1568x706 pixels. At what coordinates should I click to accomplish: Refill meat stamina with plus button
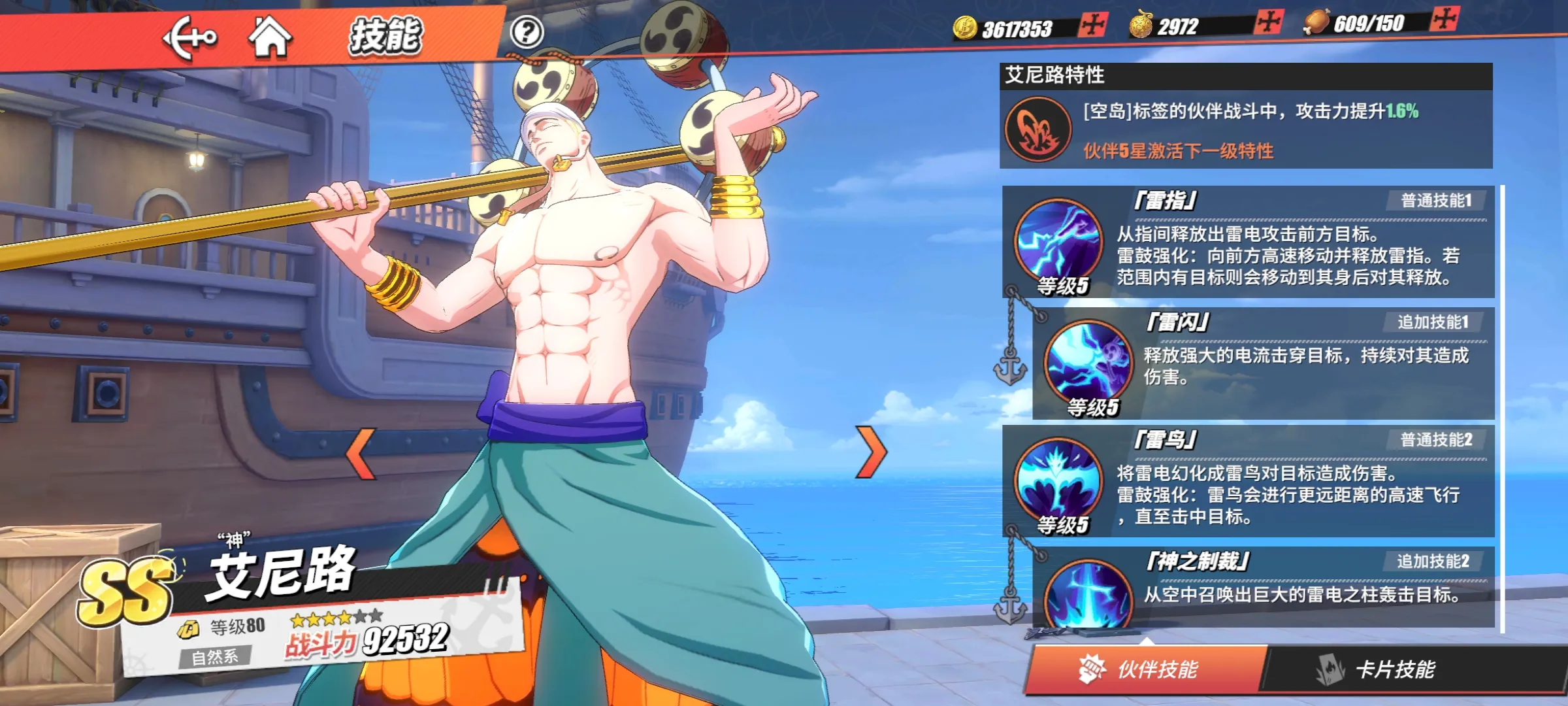click(1444, 18)
